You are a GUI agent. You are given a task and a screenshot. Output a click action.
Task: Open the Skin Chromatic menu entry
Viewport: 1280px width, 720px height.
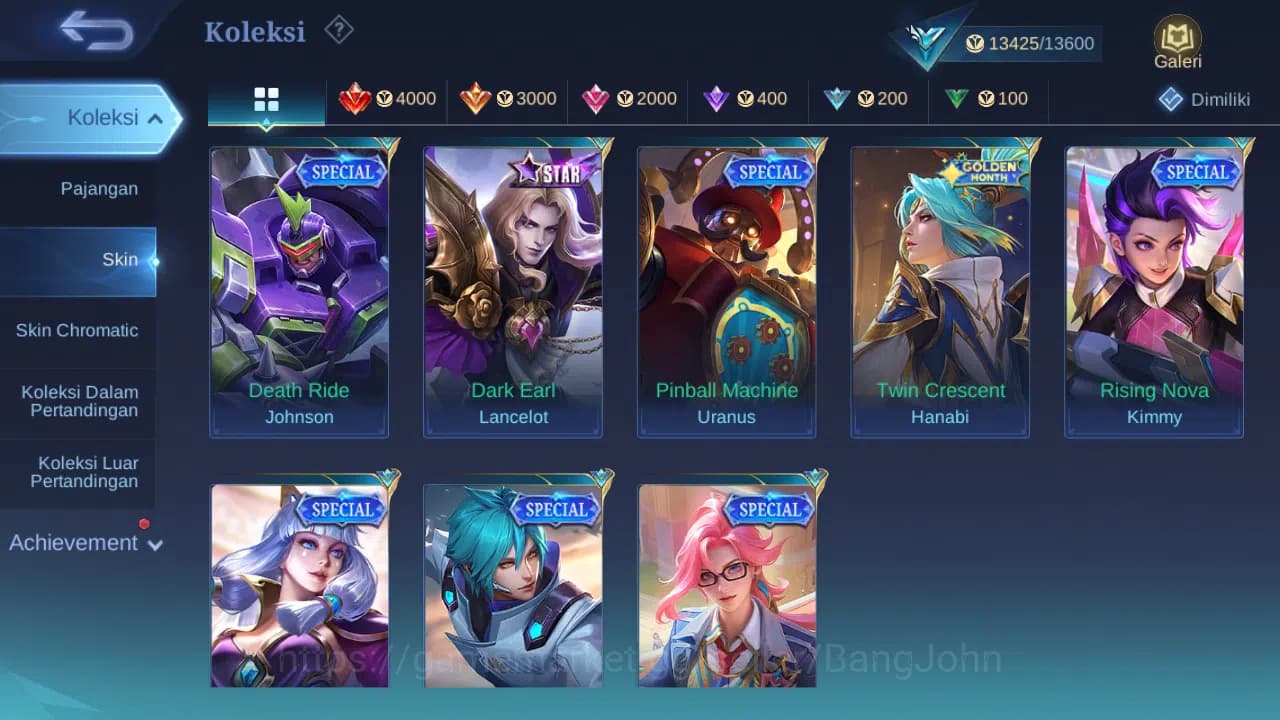79,330
